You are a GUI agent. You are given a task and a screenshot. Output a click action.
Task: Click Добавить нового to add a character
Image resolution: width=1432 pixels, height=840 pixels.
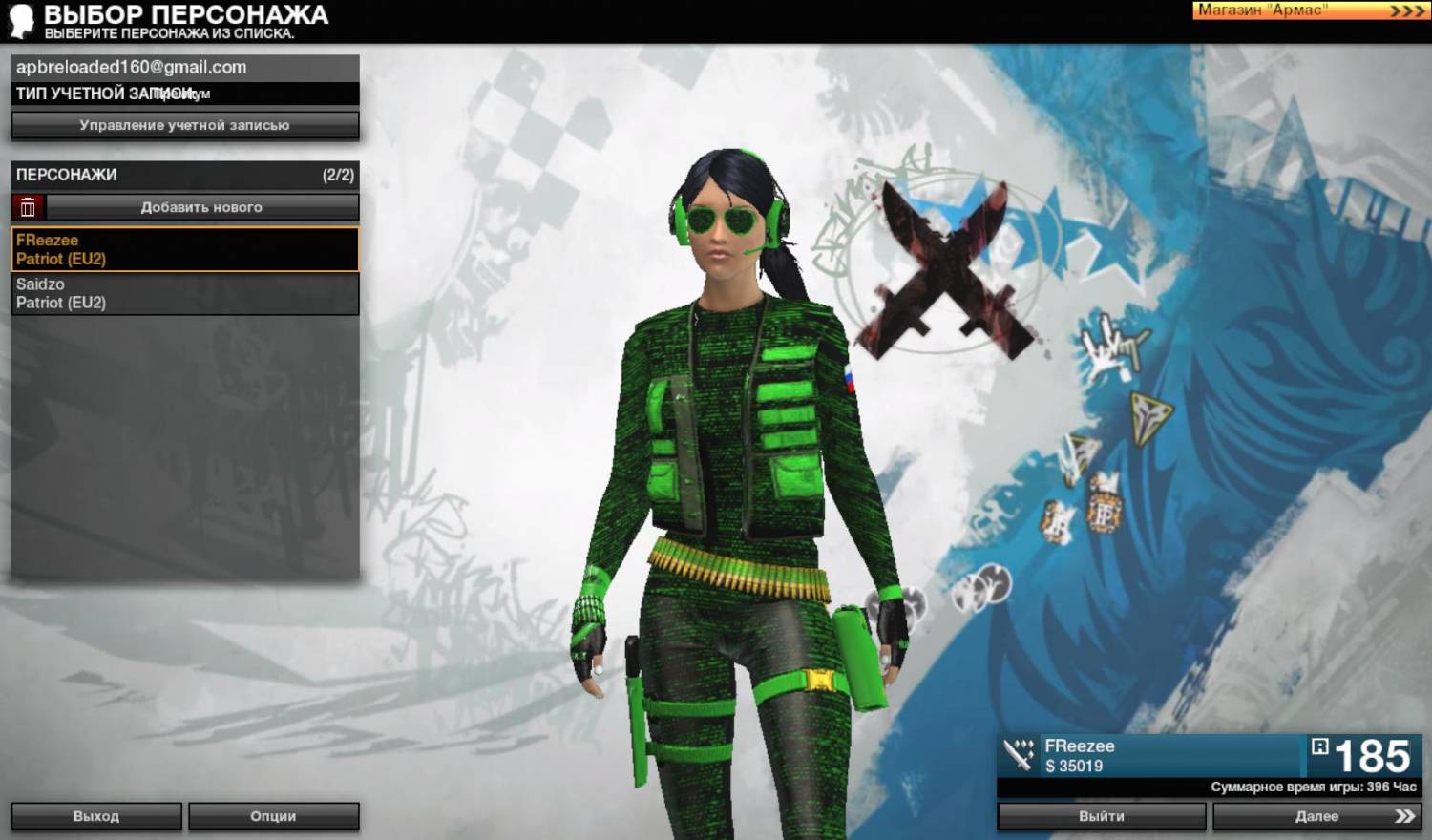[201, 207]
